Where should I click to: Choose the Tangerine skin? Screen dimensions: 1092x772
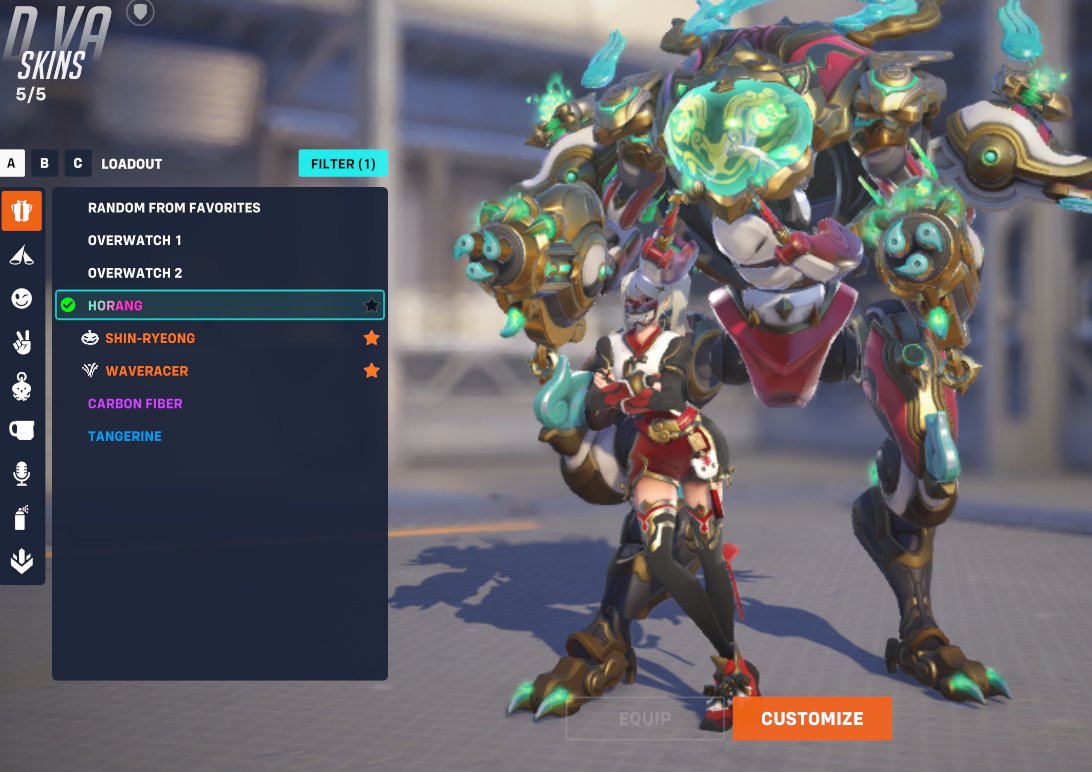click(x=125, y=437)
